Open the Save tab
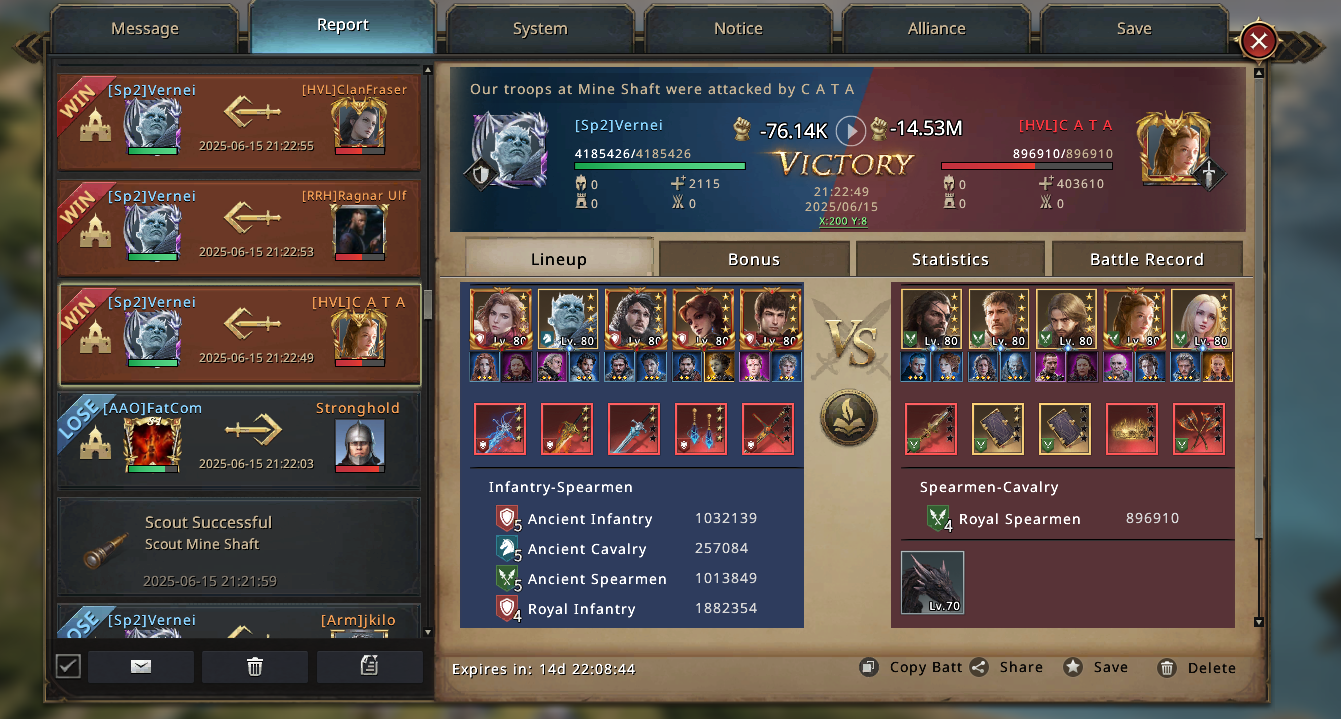This screenshot has height=719, width=1341. click(x=1134, y=29)
